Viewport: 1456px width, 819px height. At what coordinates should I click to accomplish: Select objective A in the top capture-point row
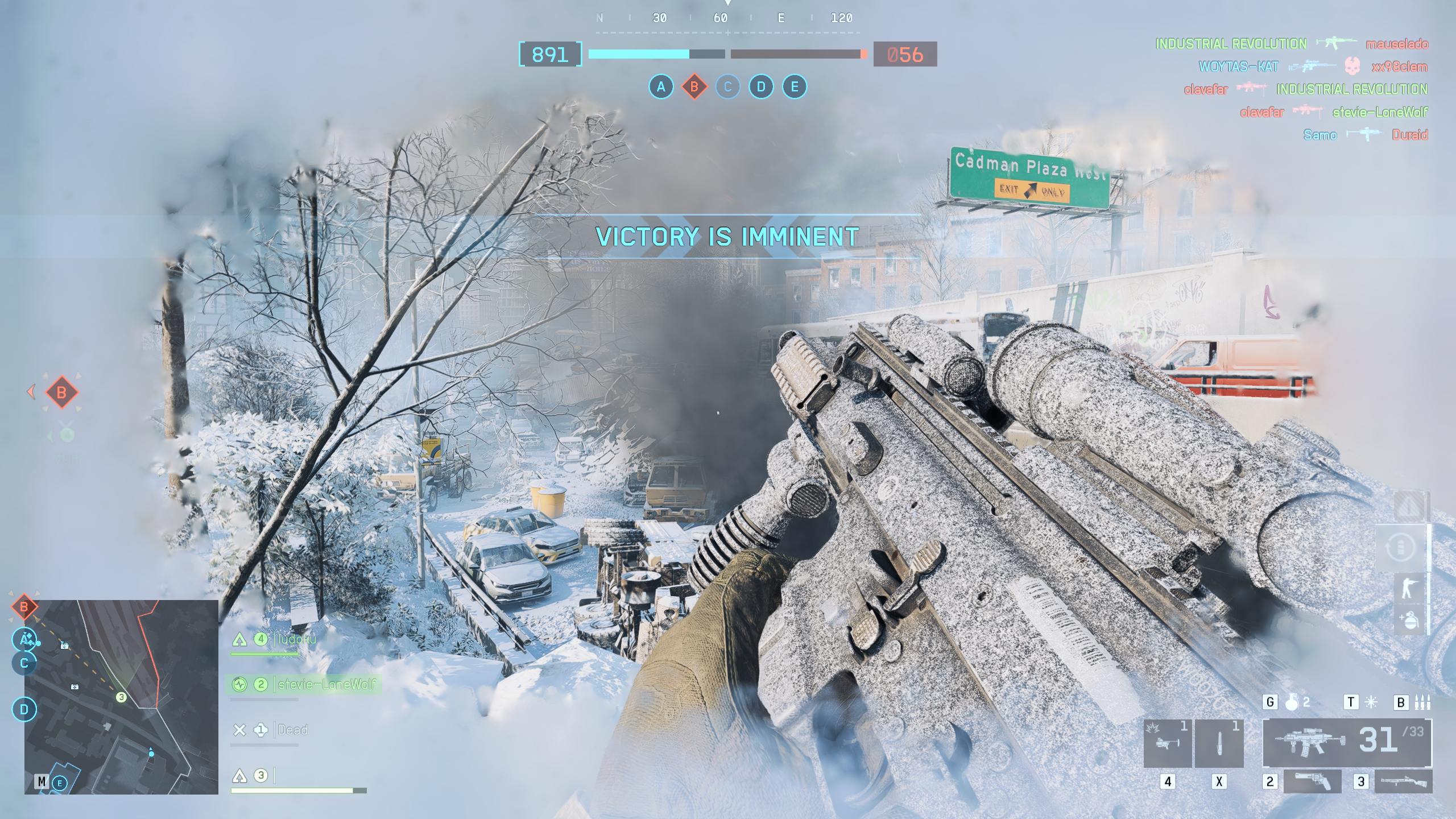pos(660,87)
